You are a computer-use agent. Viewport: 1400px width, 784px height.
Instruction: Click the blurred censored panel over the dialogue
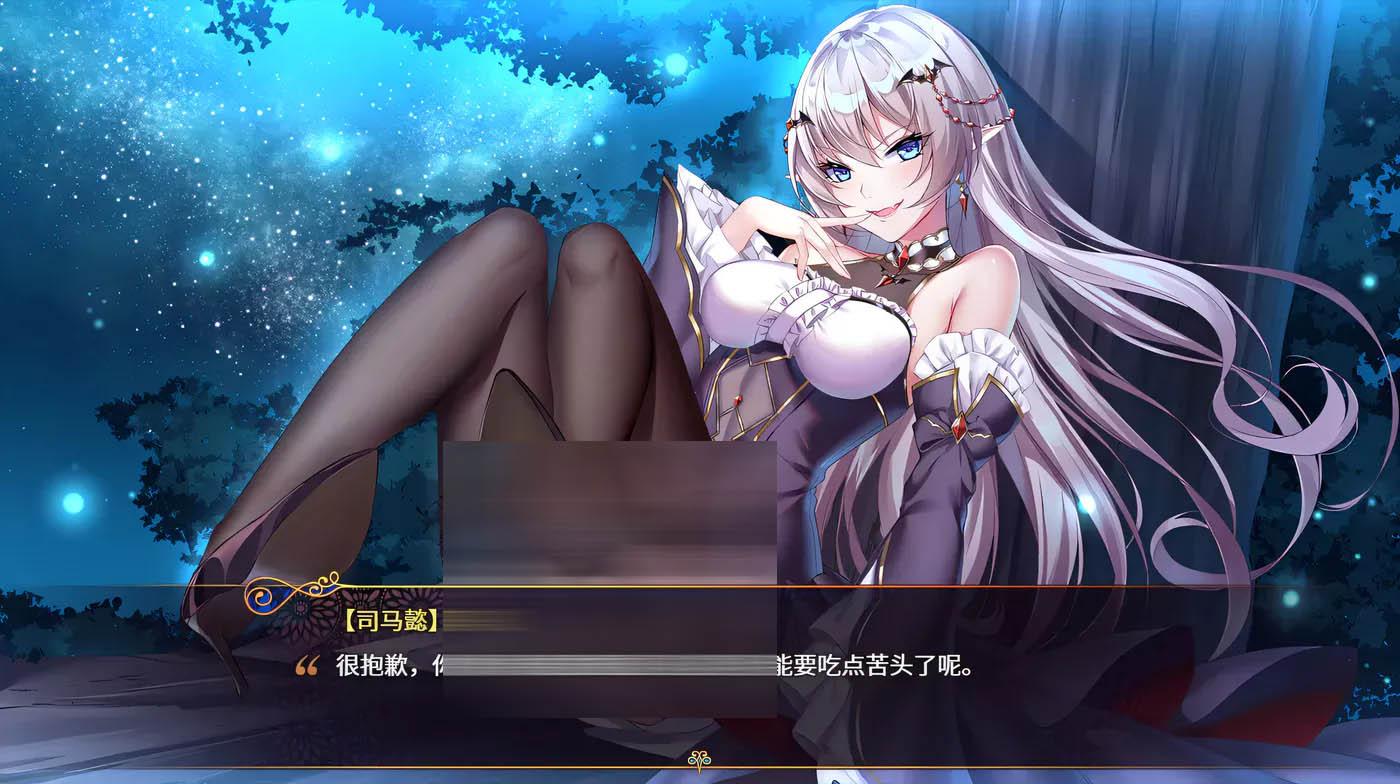[x=610, y=510]
